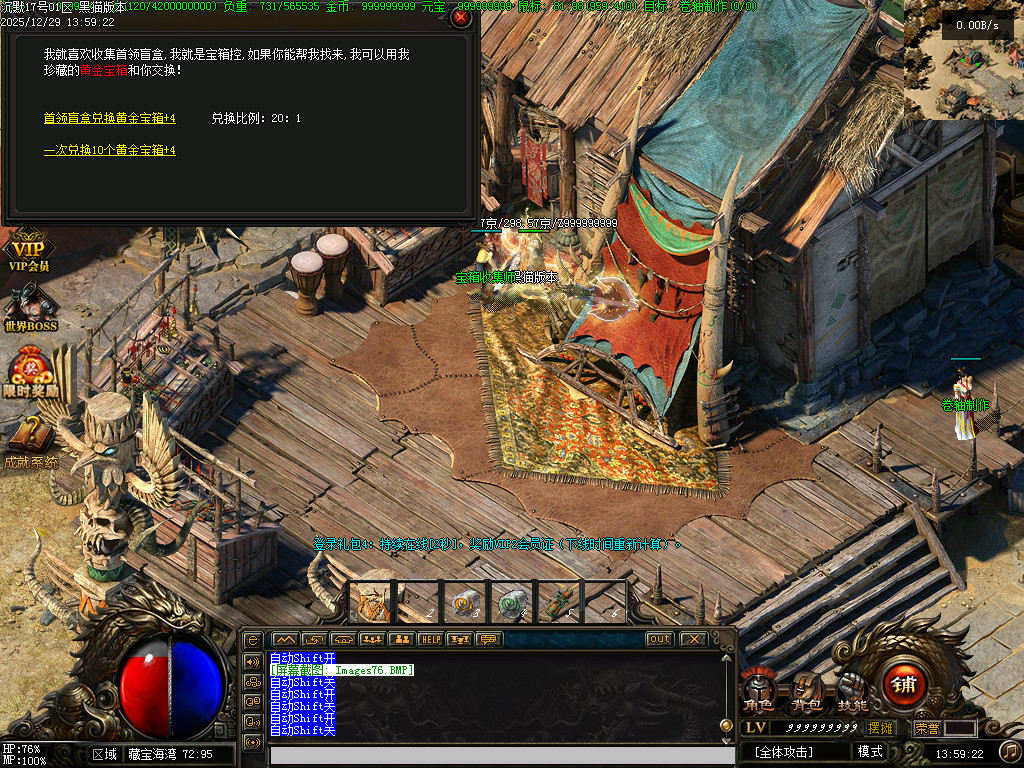Select 一次兑换10个黄金宝箱+4 option
The image size is (1024, 768).
[x=109, y=150]
